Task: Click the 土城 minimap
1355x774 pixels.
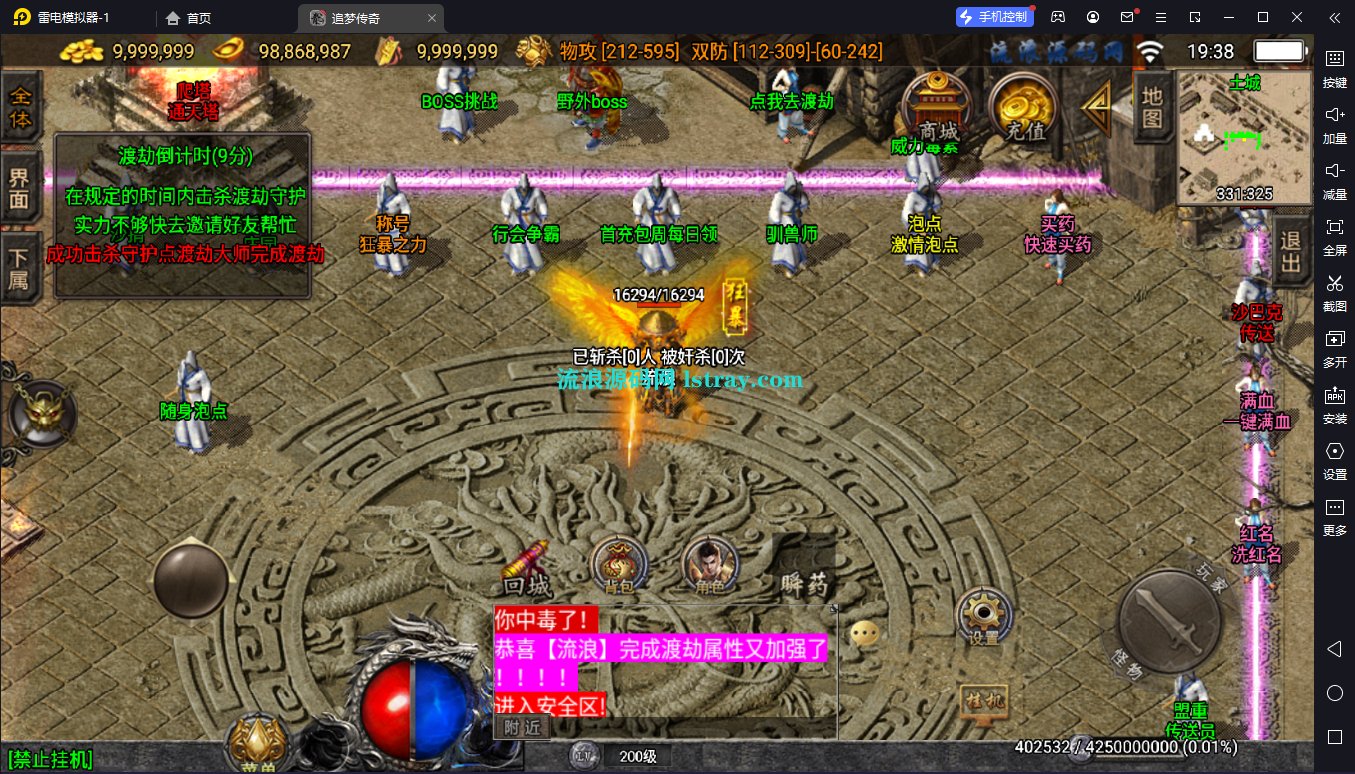Action: click(1243, 137)
